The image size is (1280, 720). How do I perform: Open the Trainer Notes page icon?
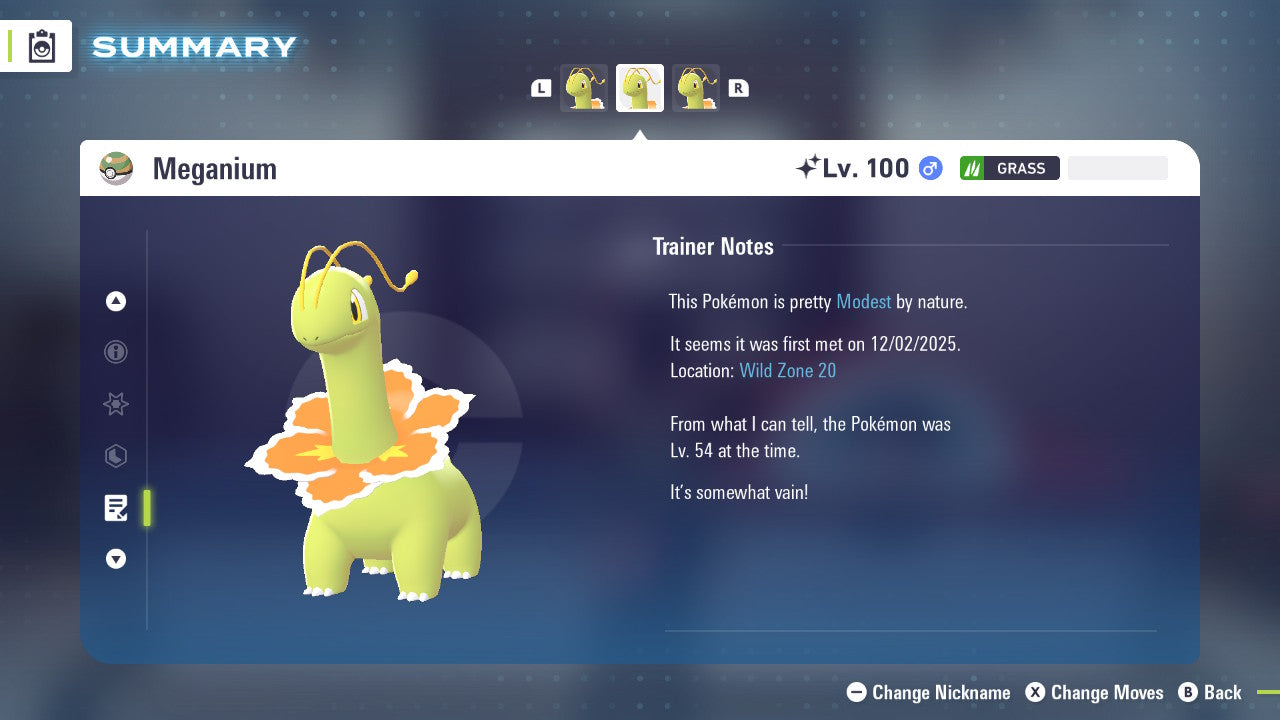tap(116, 508)
